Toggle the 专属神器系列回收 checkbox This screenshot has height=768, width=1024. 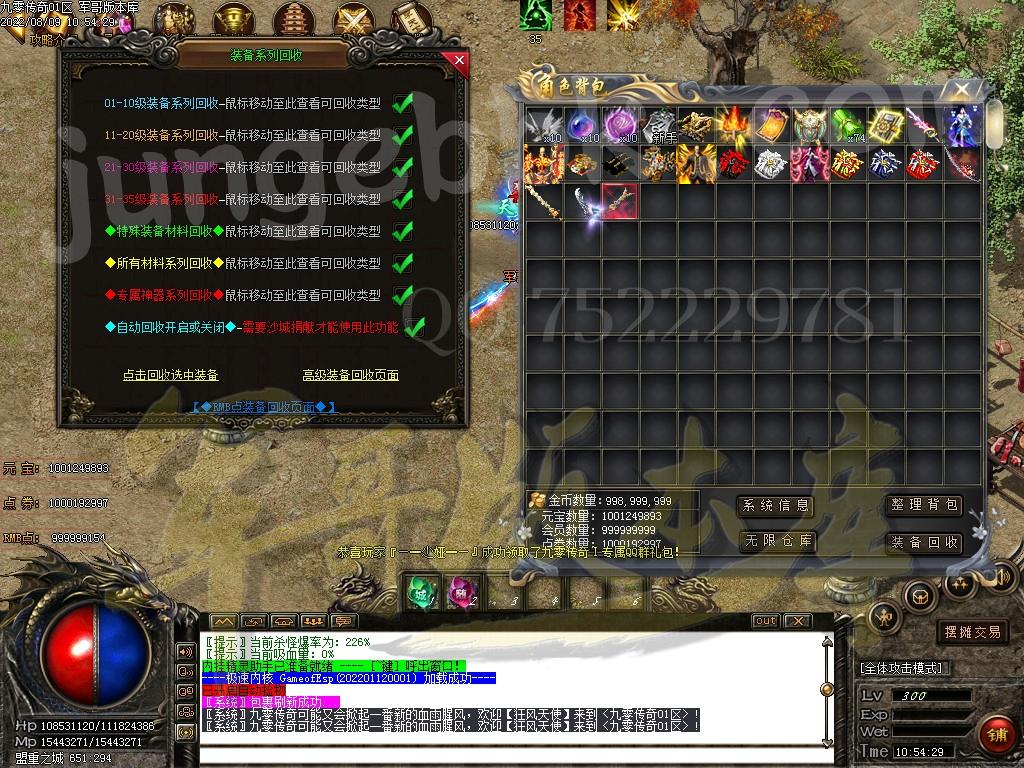[x=403, y=296]
